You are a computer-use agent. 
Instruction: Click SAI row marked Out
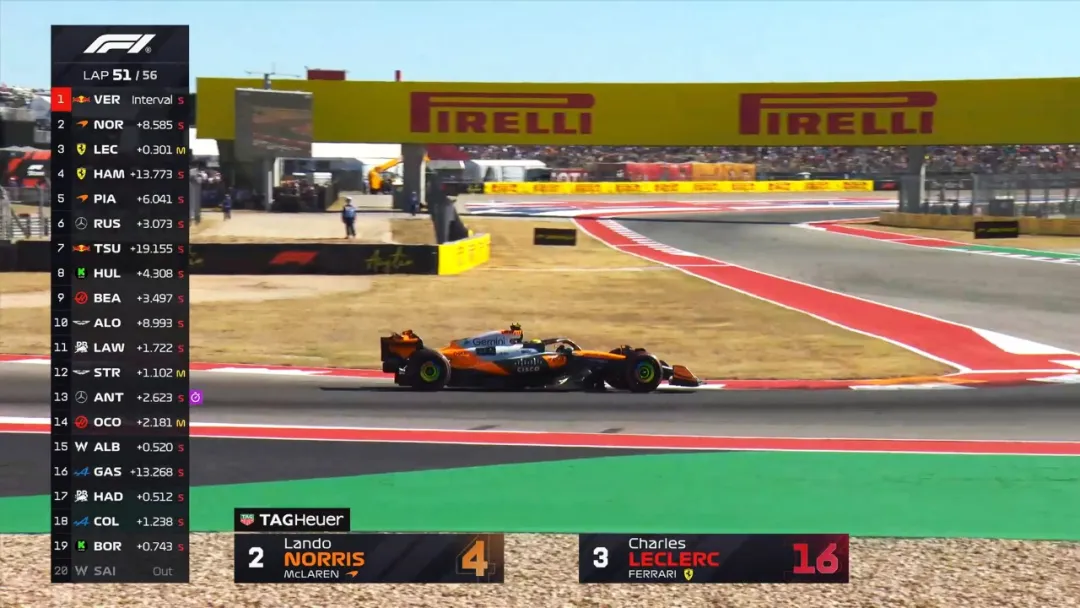coord(120,571)
